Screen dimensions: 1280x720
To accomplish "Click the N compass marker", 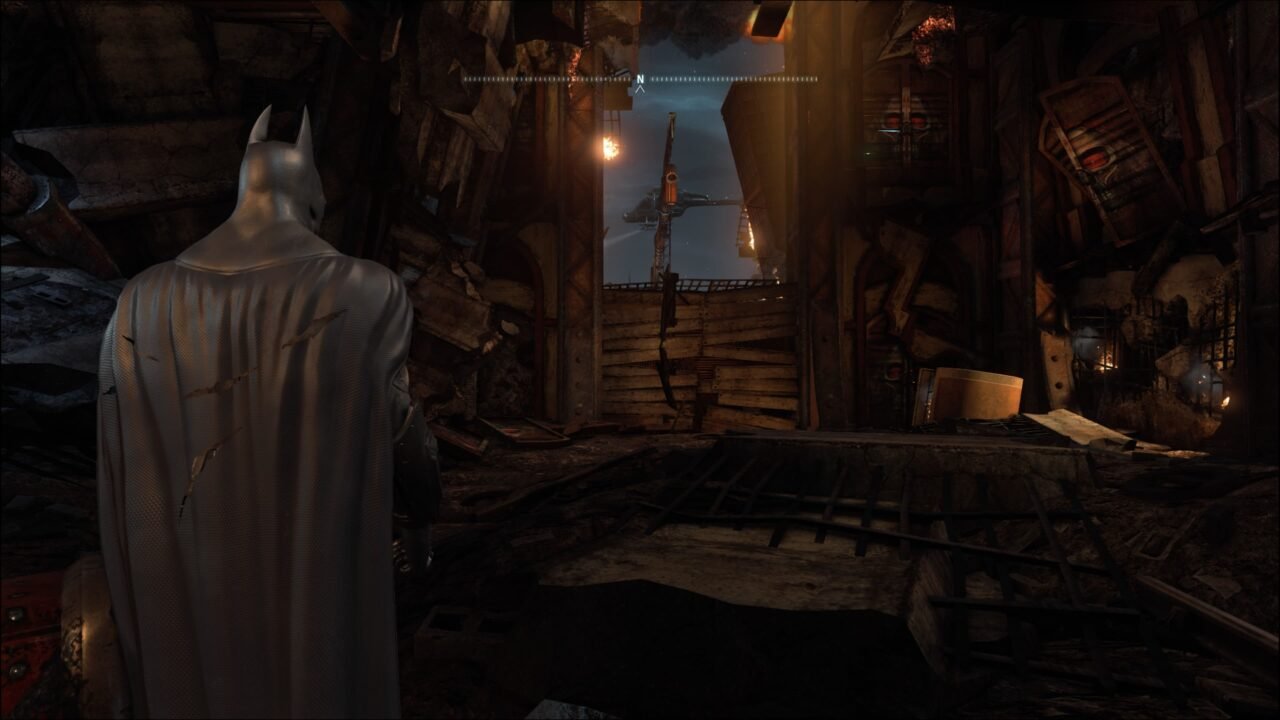I will pyautogui.click(x=640, y=78).
